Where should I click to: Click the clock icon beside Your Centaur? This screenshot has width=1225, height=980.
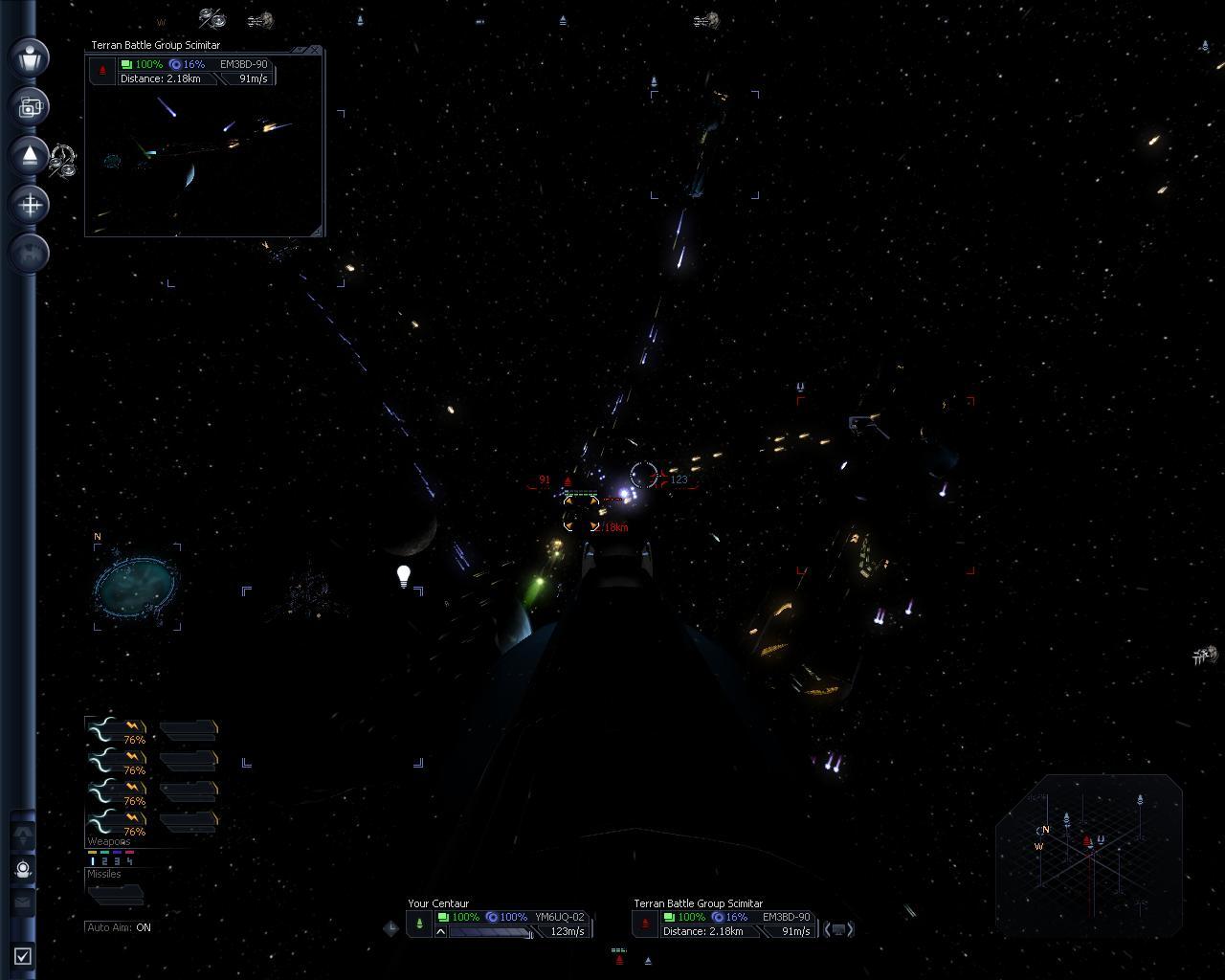[x=391, y=927]
